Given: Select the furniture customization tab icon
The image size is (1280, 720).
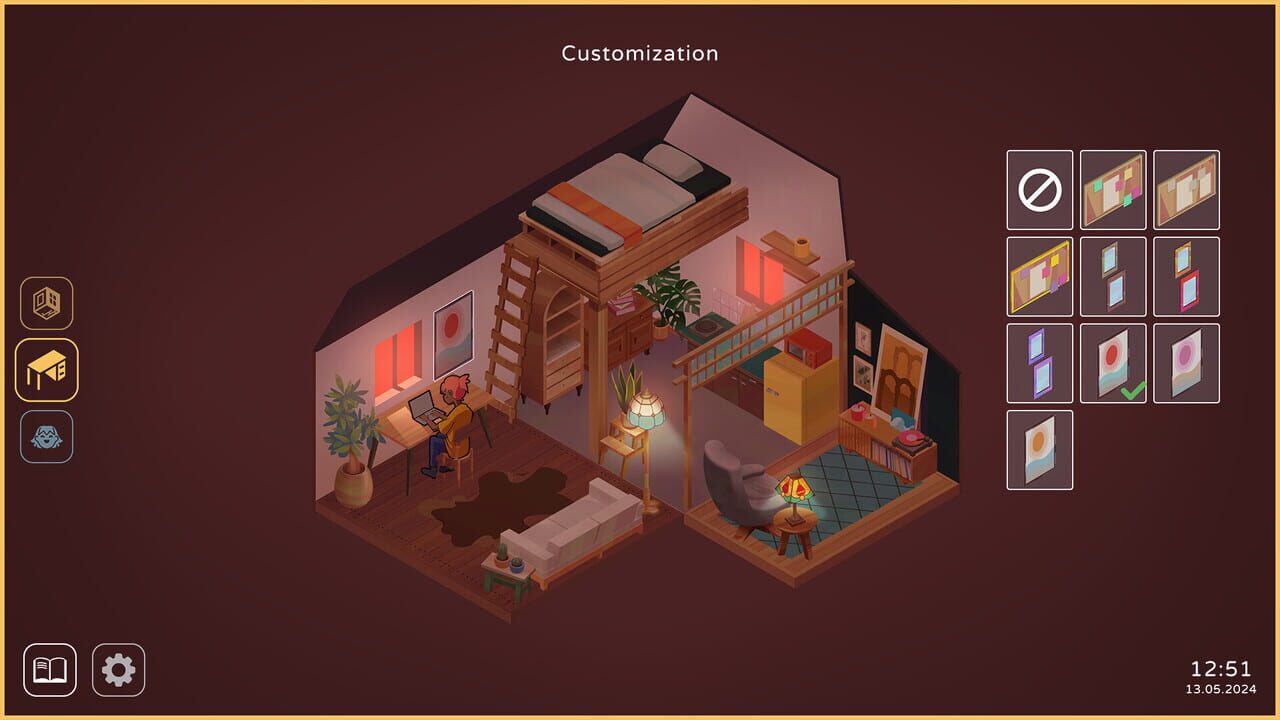Looking at the screenshot, I should click(46, 370).
